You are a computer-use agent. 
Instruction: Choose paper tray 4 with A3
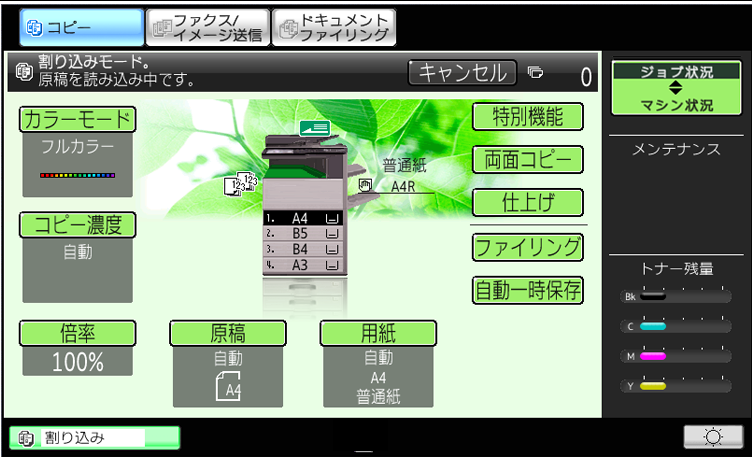[302, 265]
